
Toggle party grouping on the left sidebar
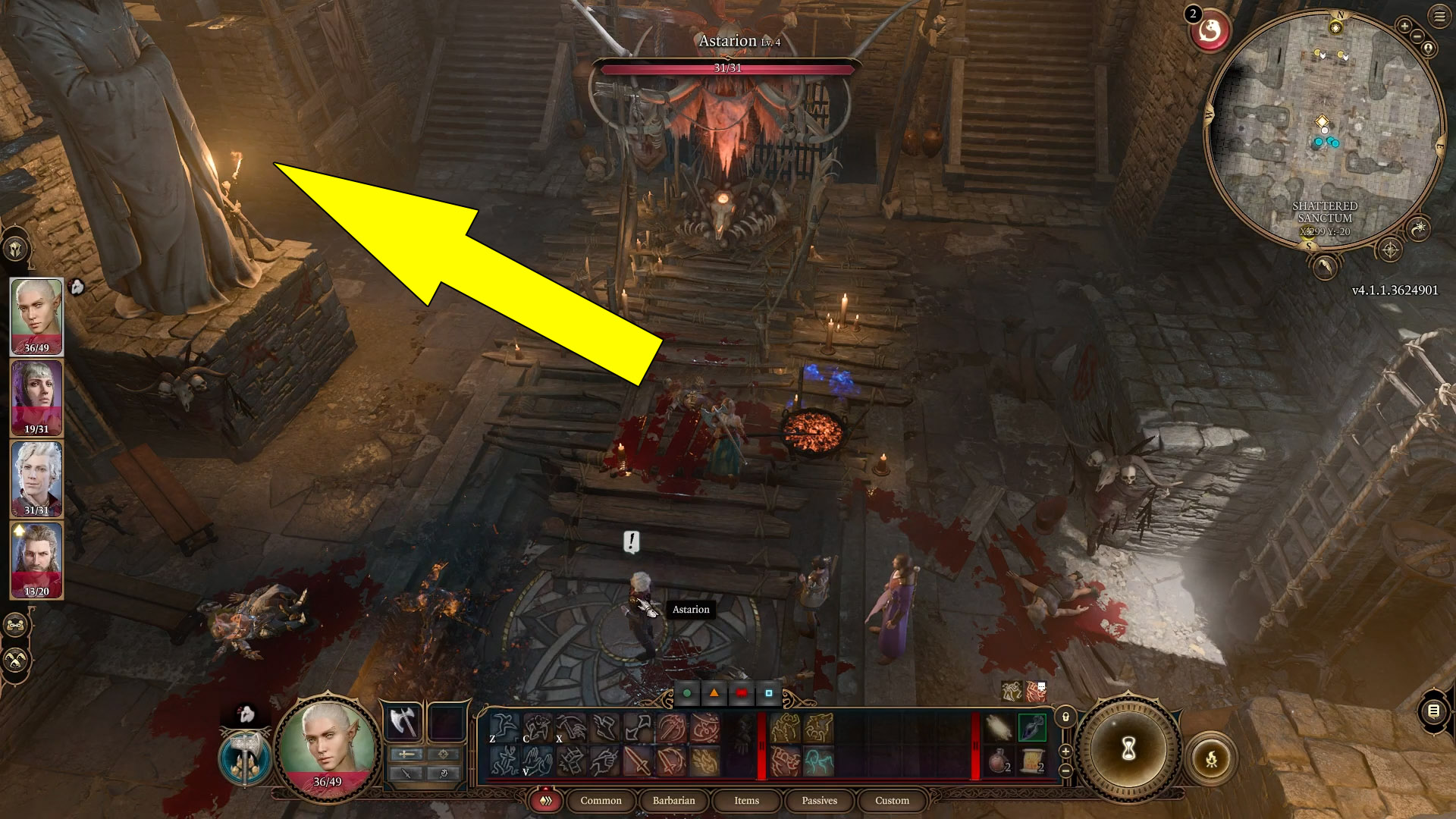coord(14,625)
